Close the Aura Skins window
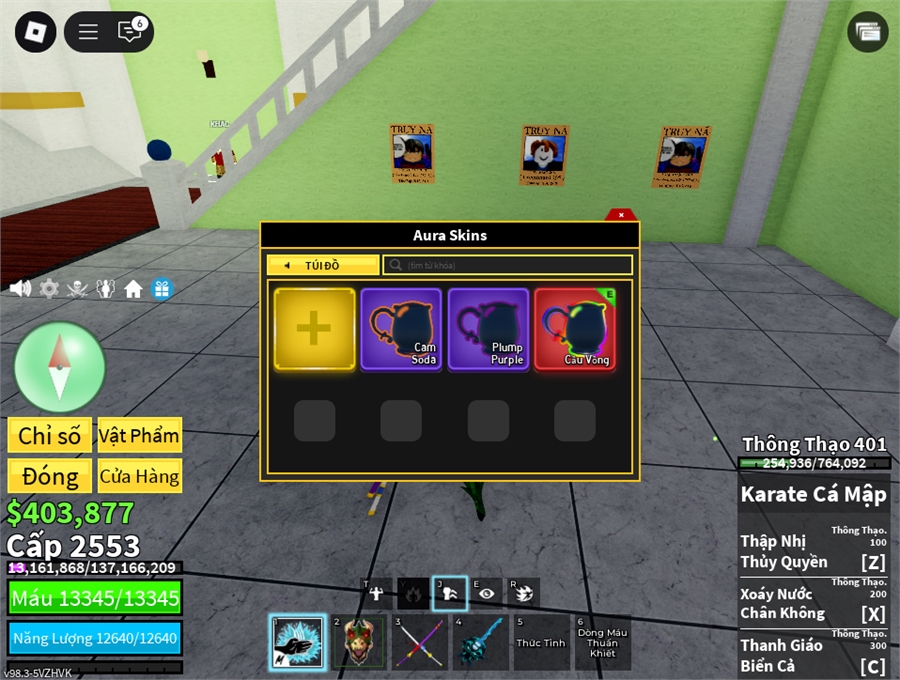 [621, 215]
